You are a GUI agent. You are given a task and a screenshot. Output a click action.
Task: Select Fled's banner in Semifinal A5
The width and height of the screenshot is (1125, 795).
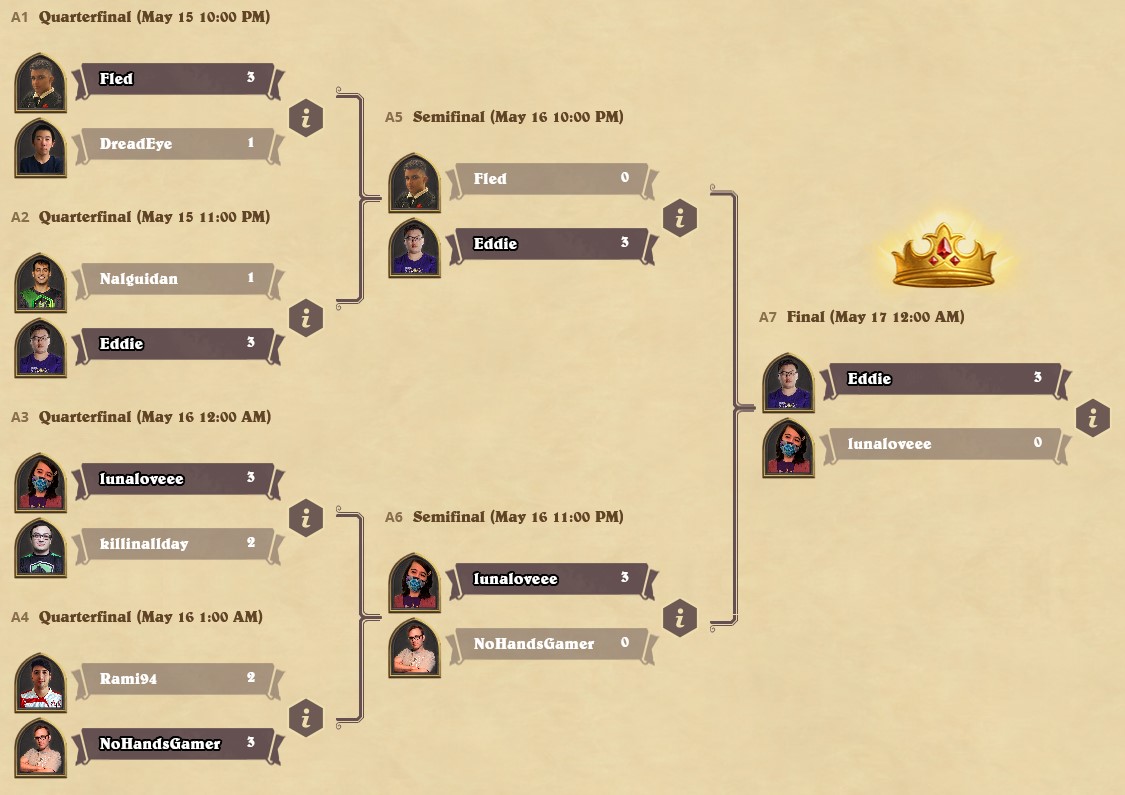552,179
